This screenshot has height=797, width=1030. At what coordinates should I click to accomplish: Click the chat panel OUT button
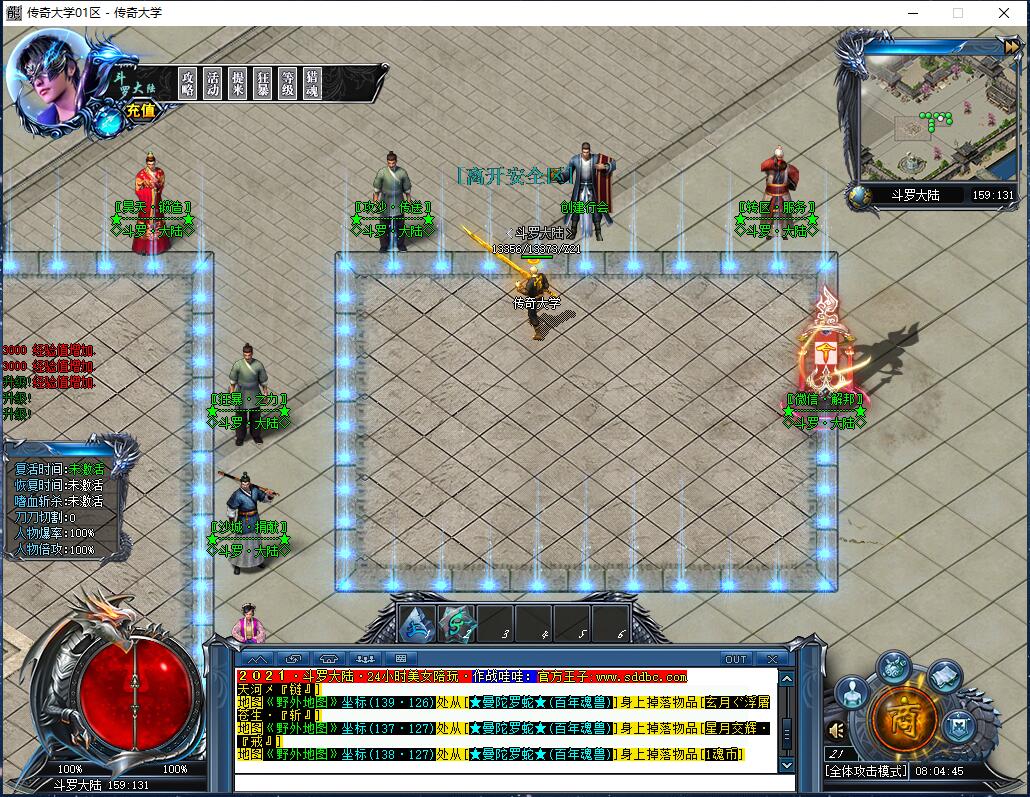click(x=736, y=659)
